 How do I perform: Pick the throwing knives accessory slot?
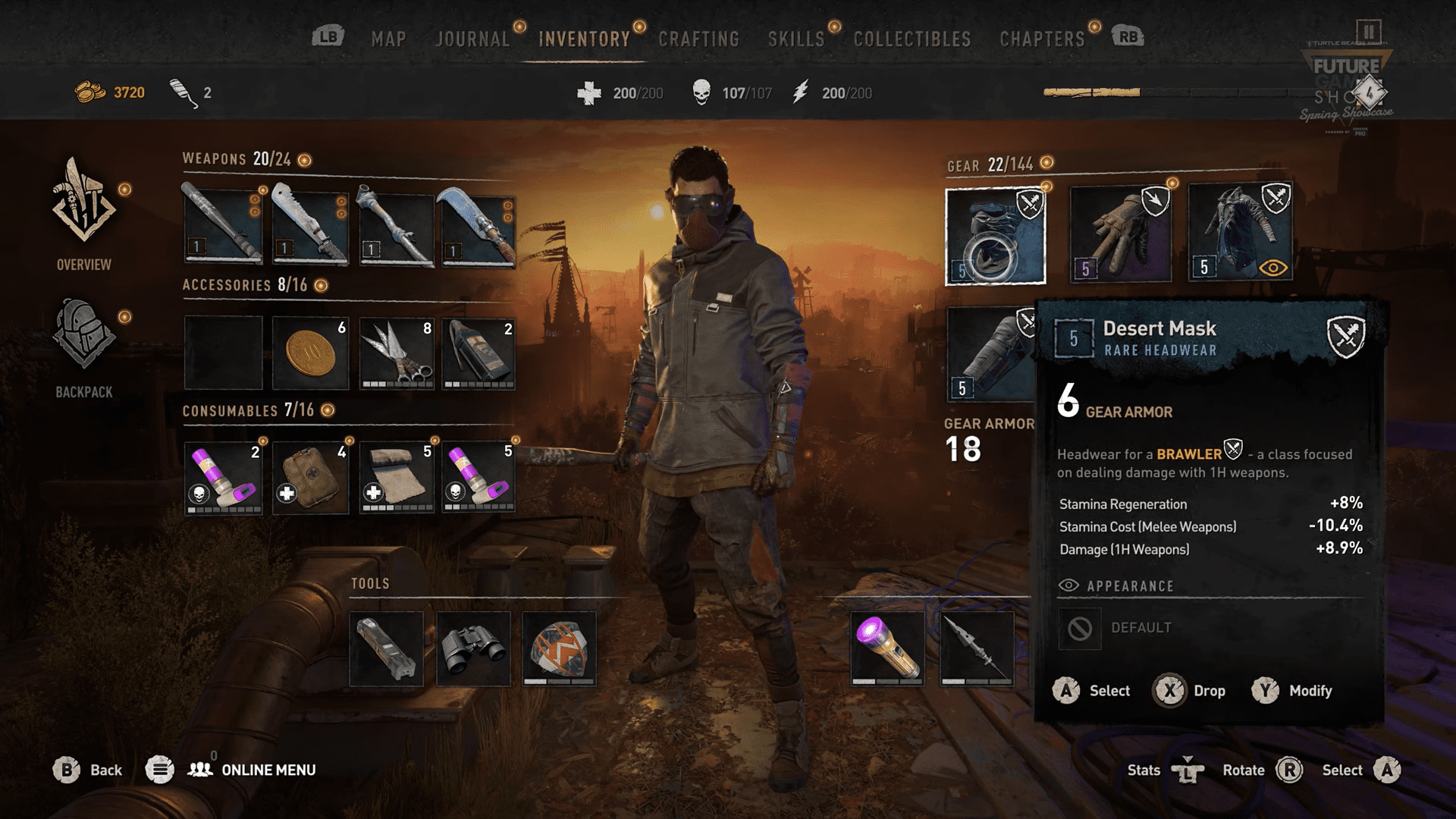397,353
